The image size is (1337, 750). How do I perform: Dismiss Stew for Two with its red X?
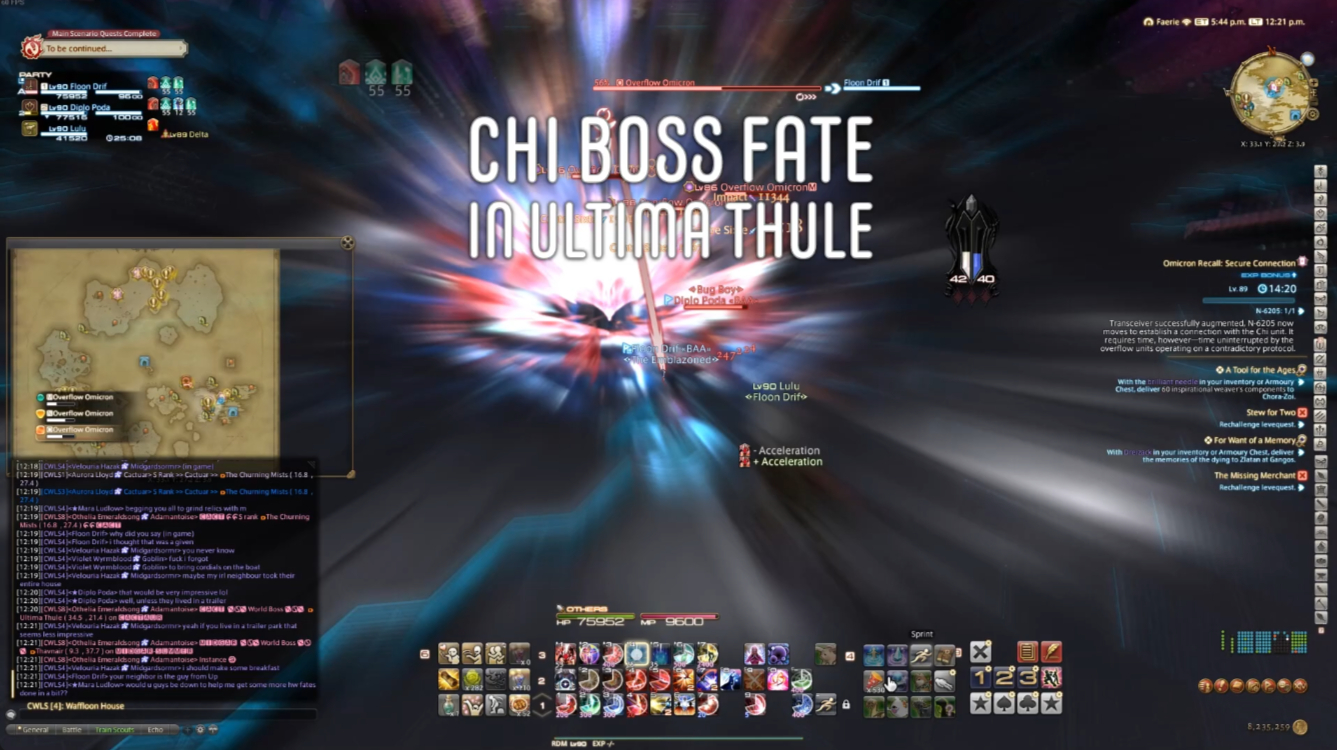[1301, 413]
